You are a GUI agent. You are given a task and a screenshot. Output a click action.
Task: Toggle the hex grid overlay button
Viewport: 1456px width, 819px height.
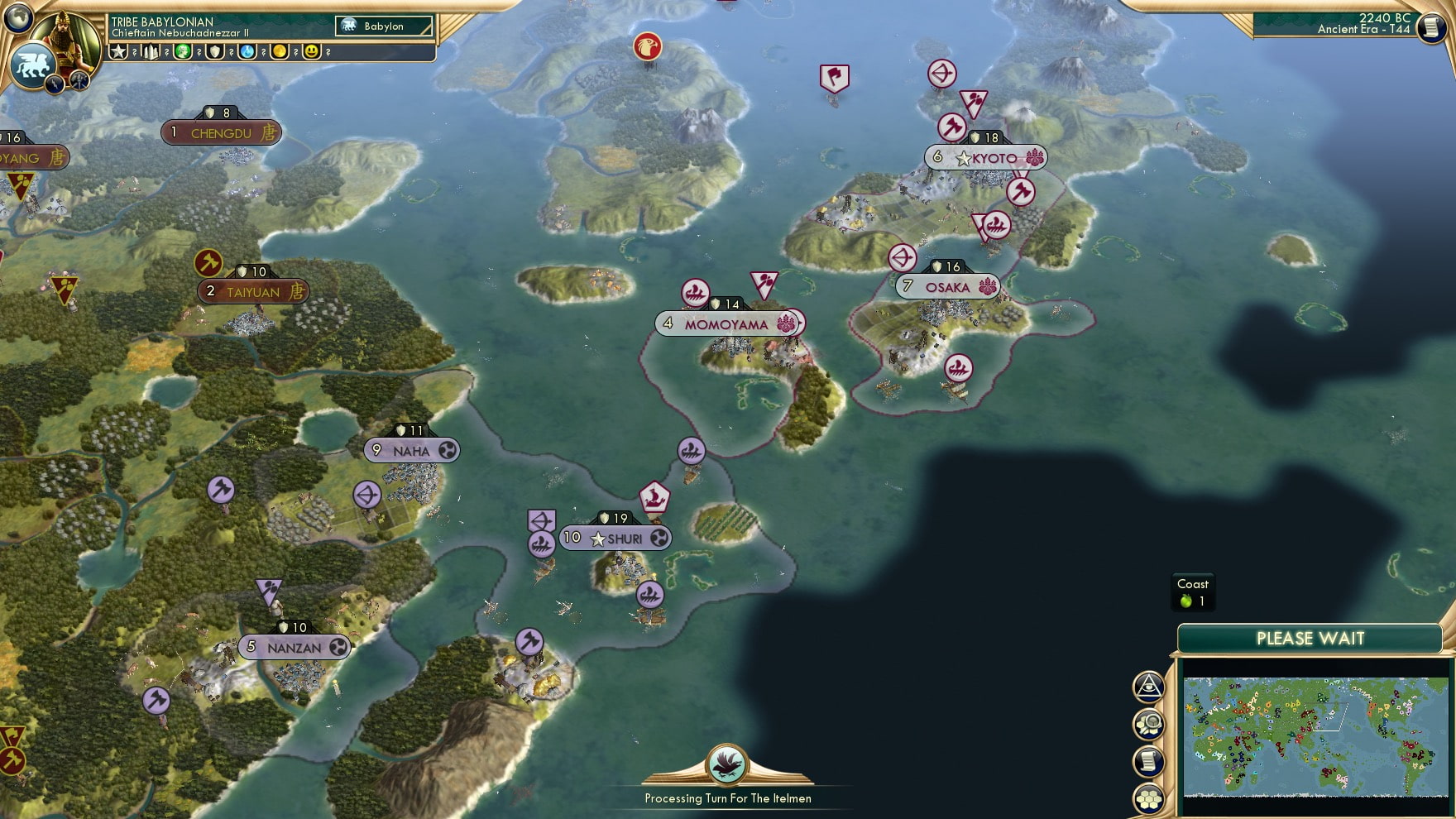(x=1149, y=797)
